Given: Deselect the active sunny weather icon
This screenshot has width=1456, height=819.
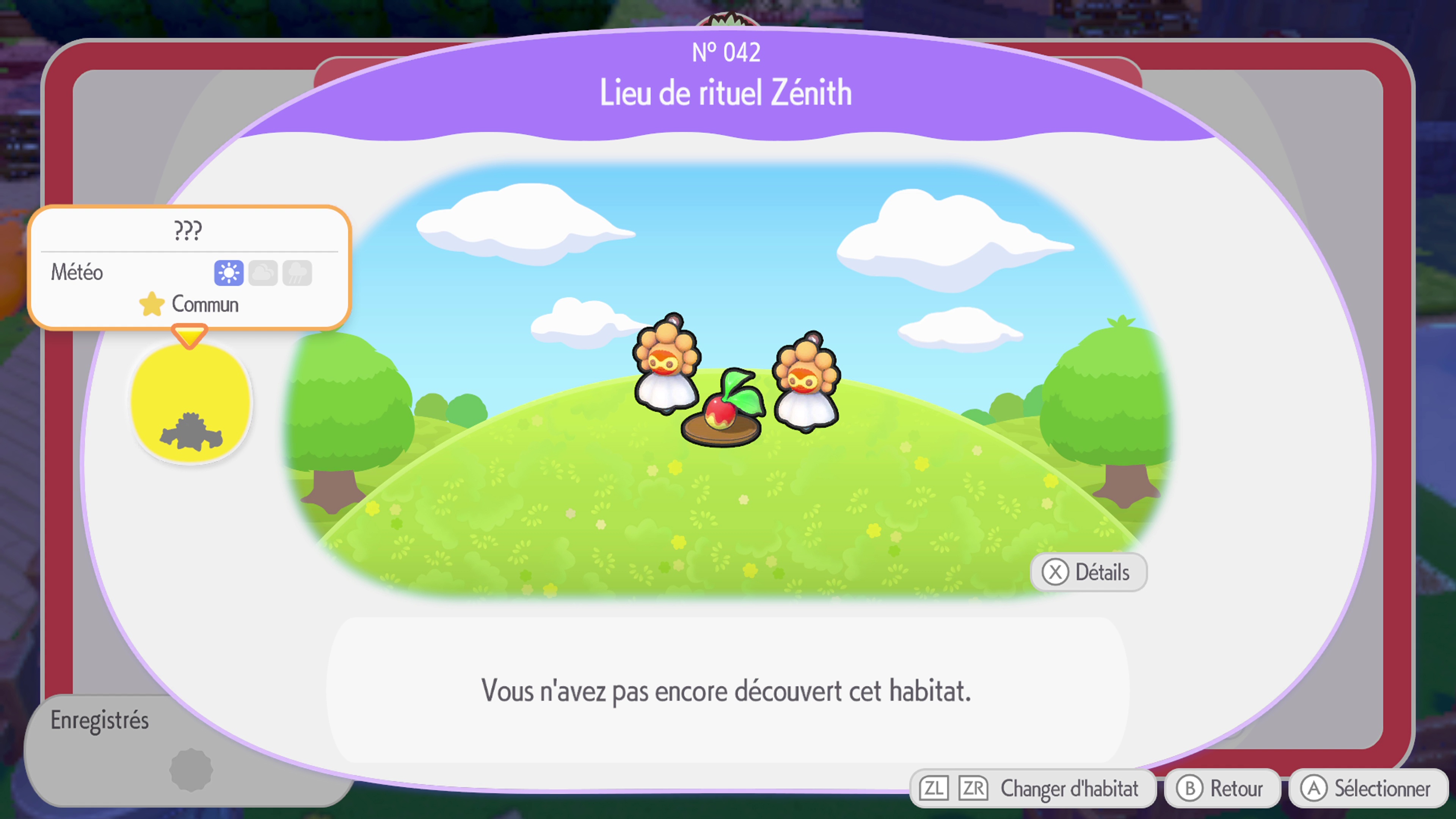Looking at the screenshot, I should pyautogui.click(x=228, y=273).
